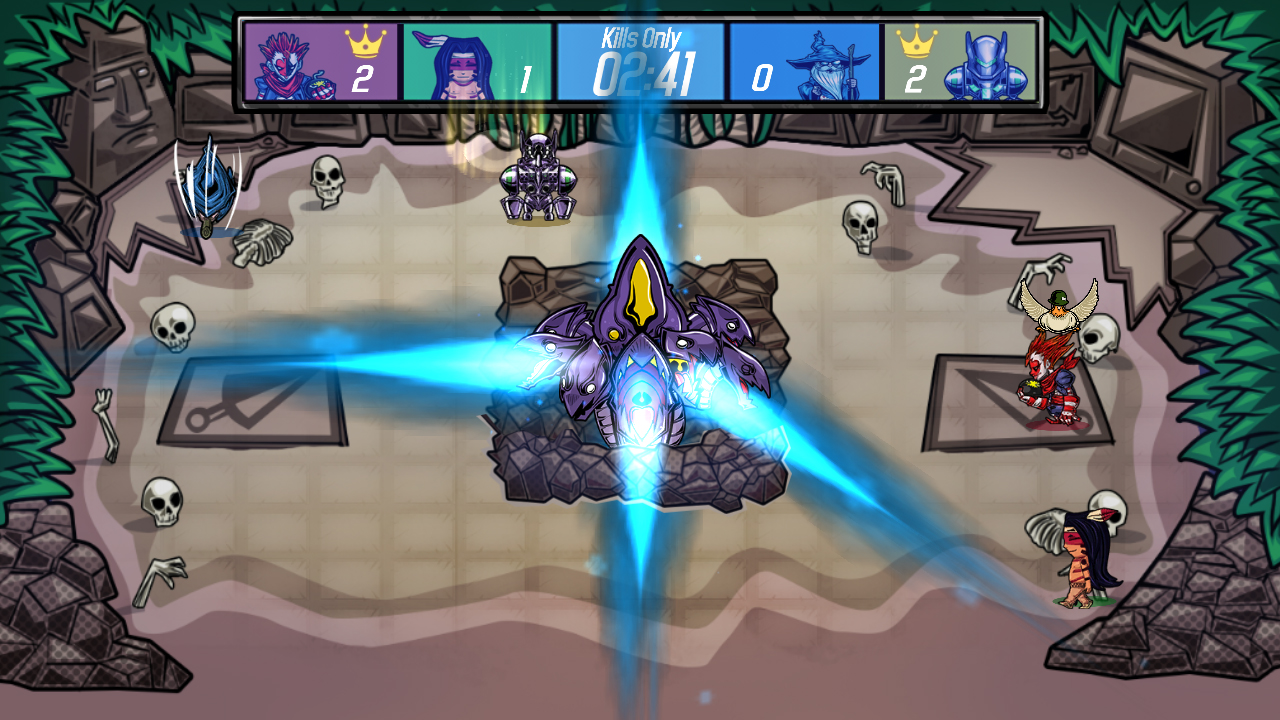Image resolution: width=1280 pixels, height=720 pixels.
Task: Click the crown icon above the clown's score
Action: tap(364, 40)
